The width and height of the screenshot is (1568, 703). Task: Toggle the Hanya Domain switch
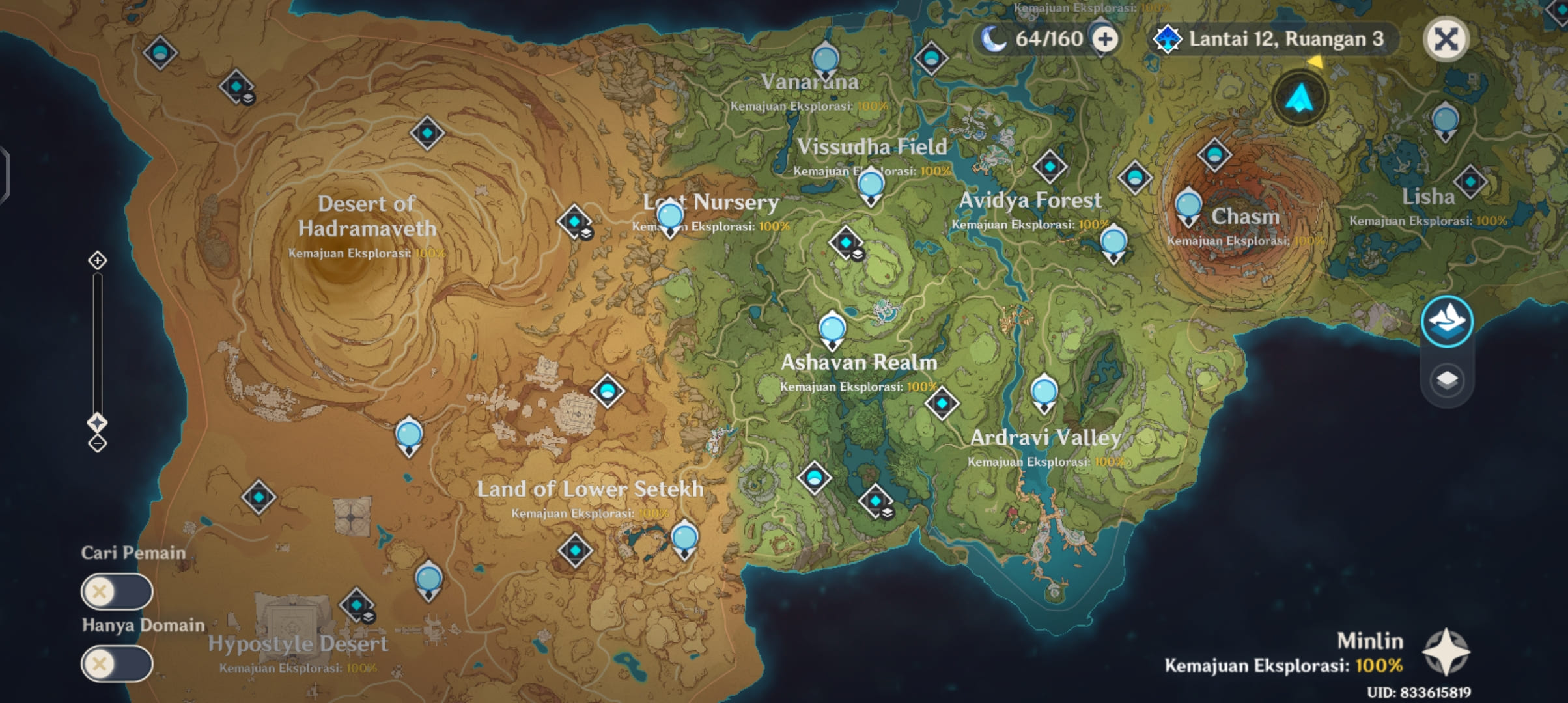[117, 664]
